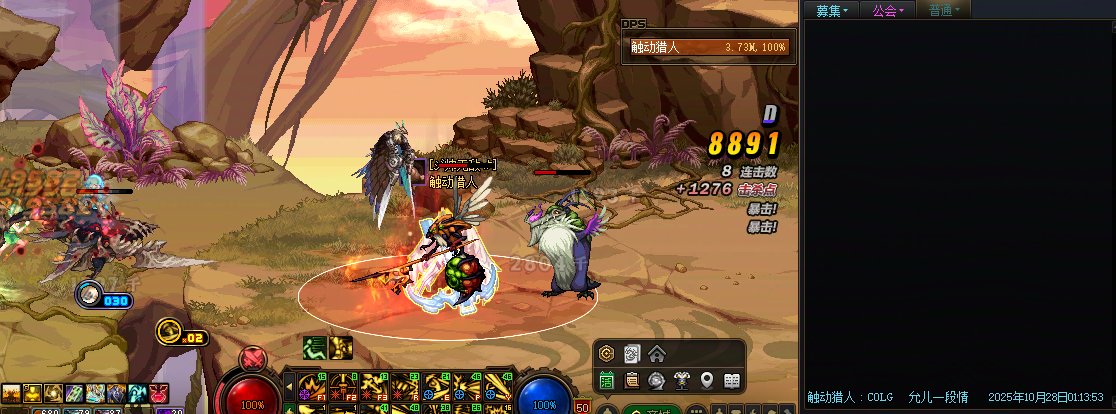Click the crossed swords icon above the HP orb
This screenshot has width=1116, height=414.
pos(253,357)
